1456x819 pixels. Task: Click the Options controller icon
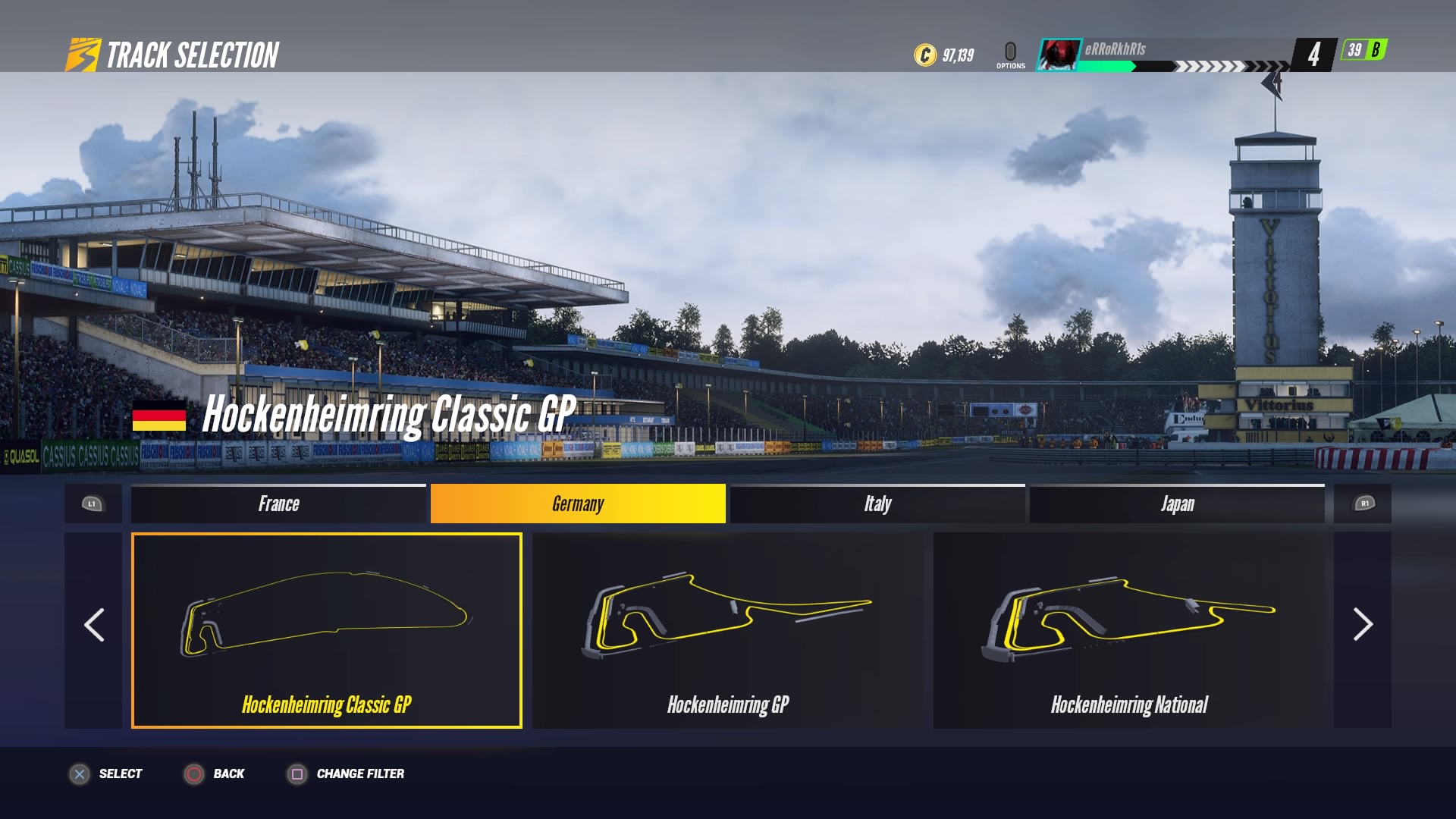pyautogui.click(x=1010, y=49)
